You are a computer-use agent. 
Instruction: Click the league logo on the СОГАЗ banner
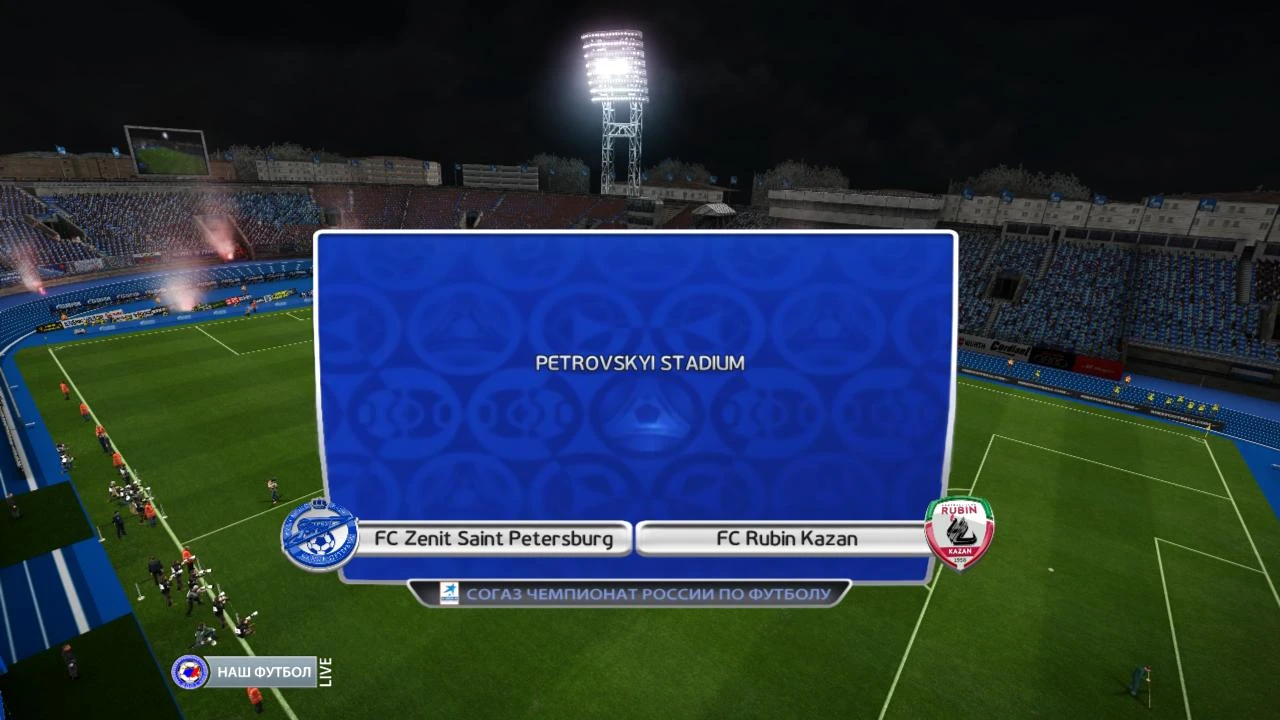pos(451,593)
